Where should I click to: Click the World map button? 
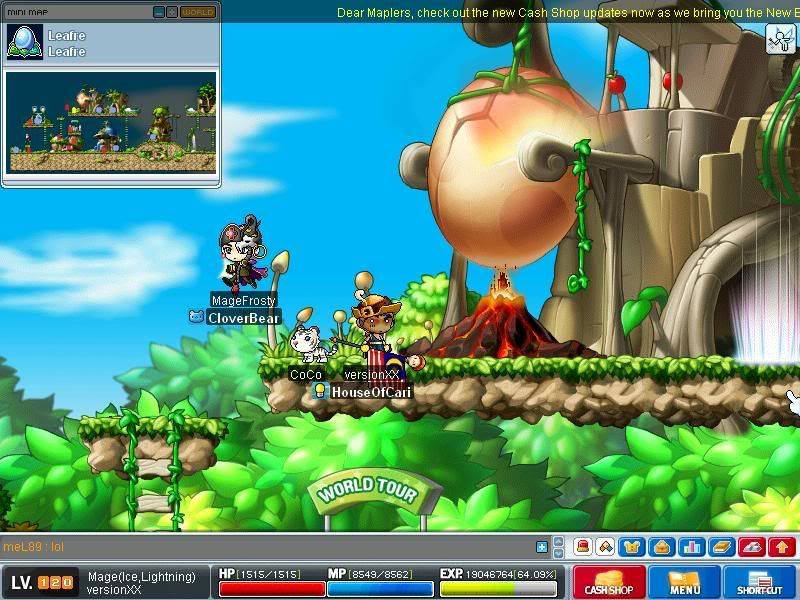tap(197, 12)
